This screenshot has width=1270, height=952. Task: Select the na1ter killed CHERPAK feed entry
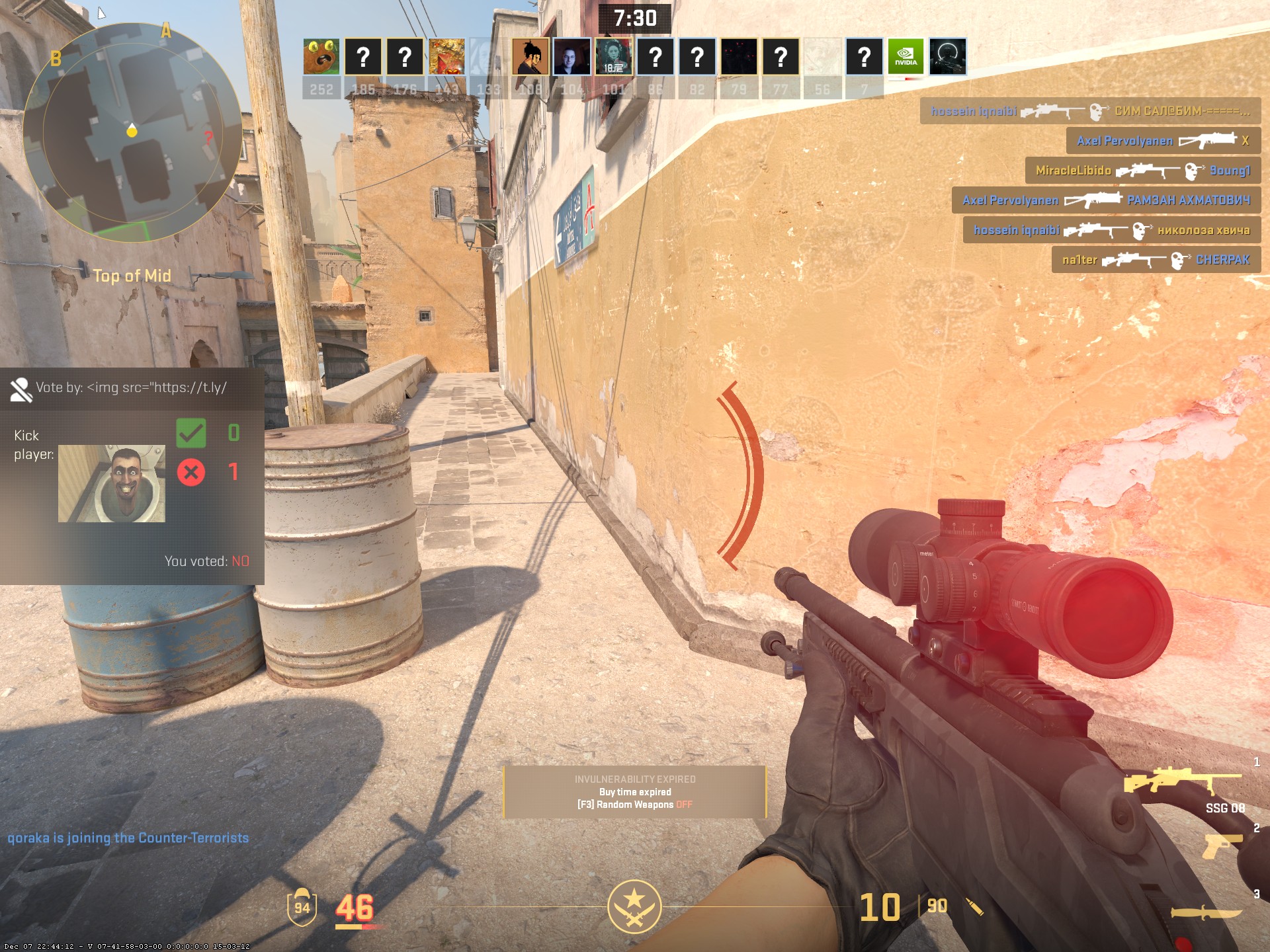coord(1156,260)
